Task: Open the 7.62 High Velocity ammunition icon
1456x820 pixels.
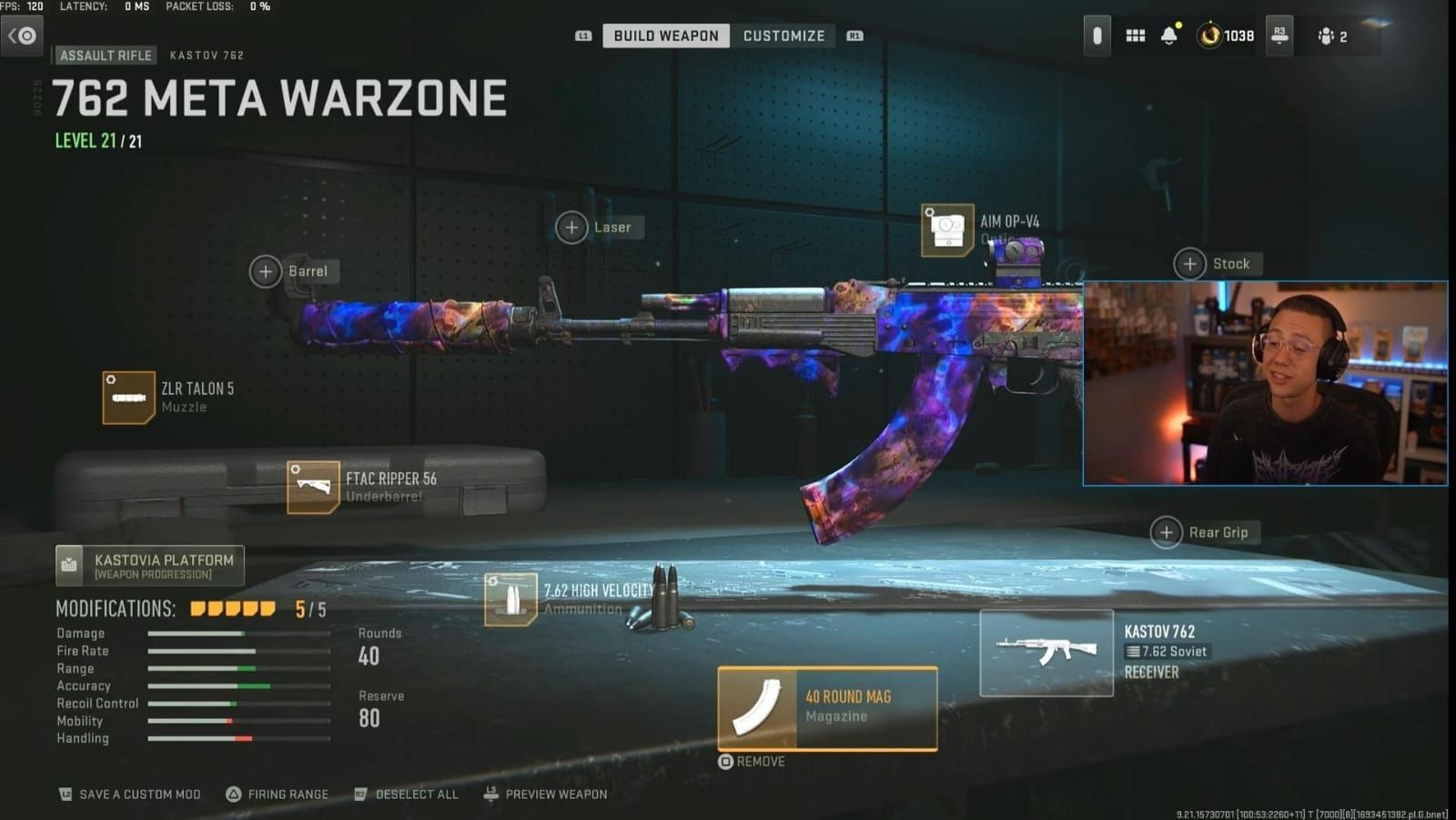Action: [510, 599]
